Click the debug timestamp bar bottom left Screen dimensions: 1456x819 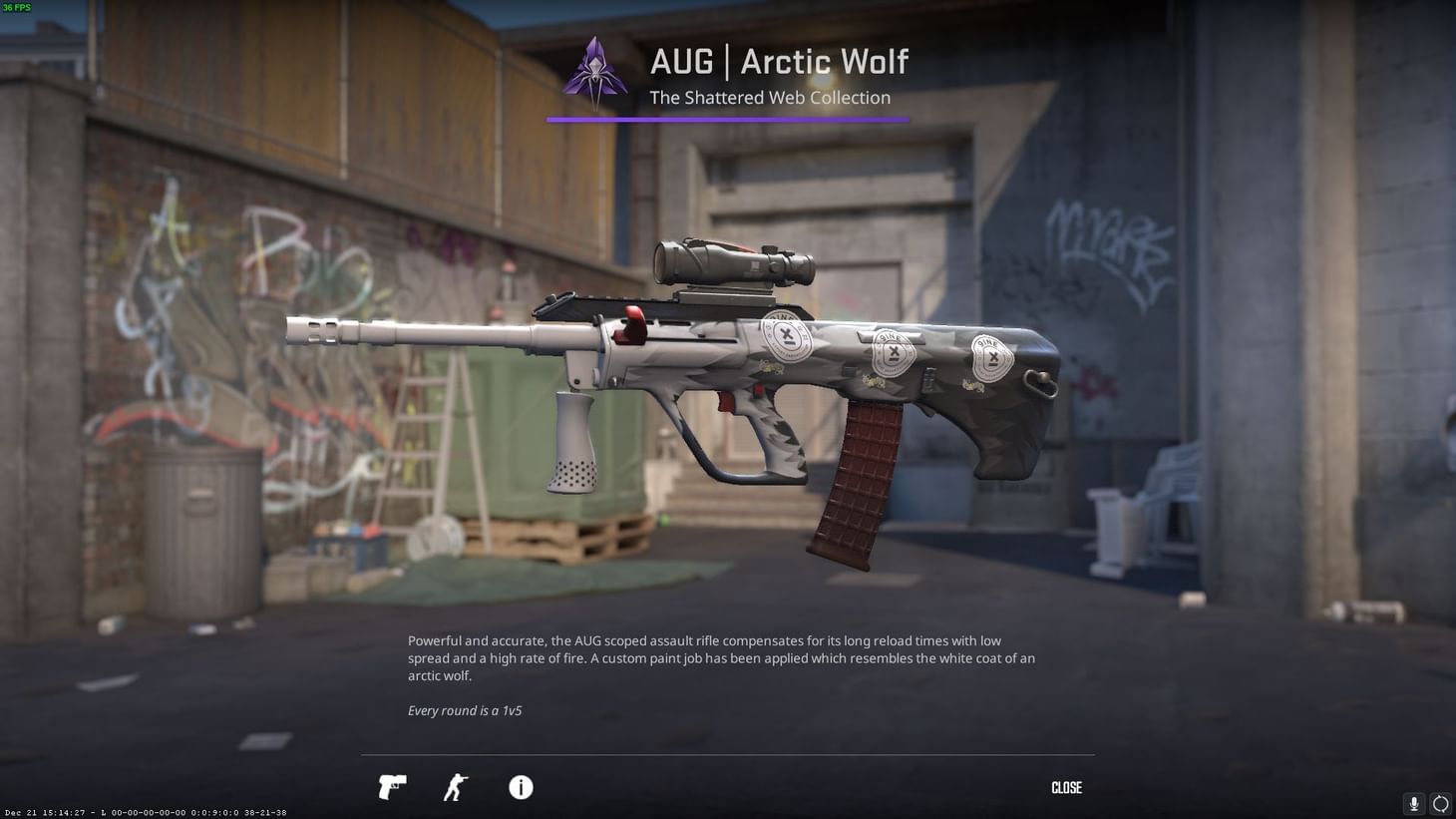tap(145, 812)
